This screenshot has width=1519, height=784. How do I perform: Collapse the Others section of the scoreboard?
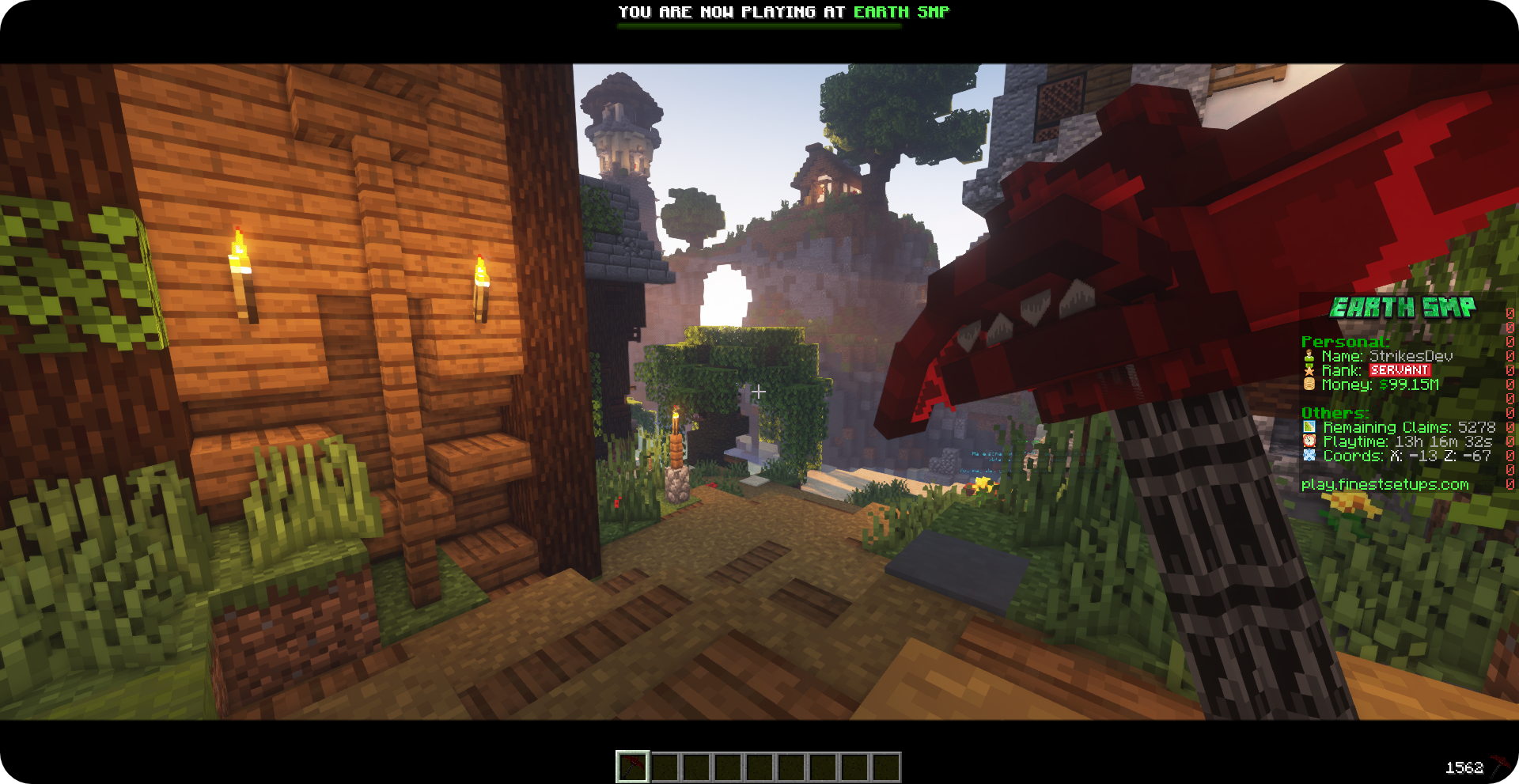pos(1334,412)
